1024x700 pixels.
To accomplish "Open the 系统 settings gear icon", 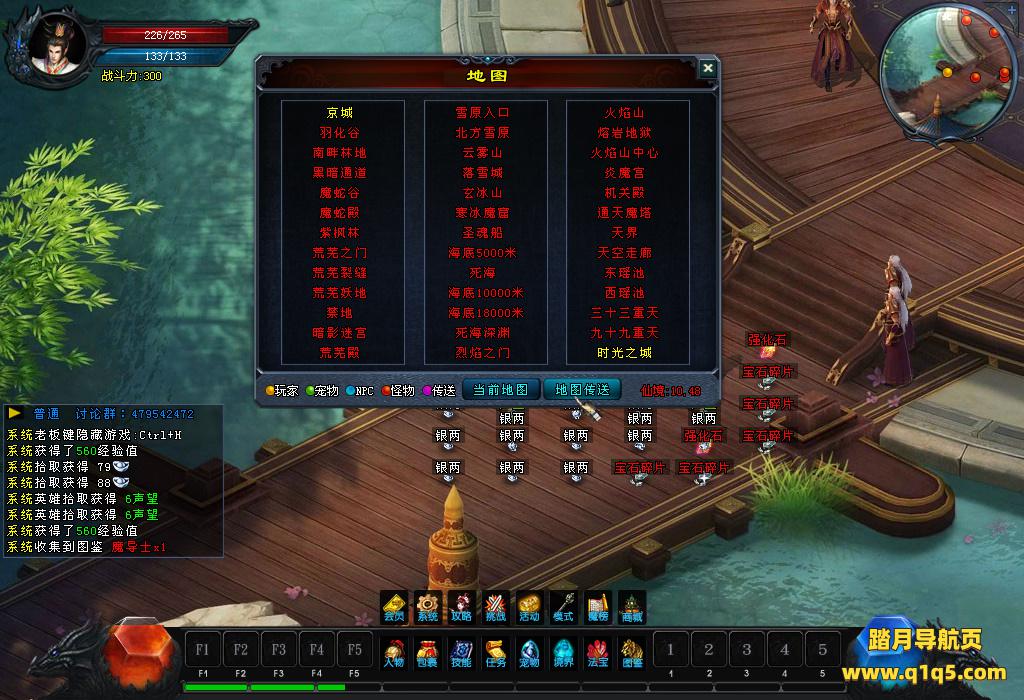I will point(428,607).
